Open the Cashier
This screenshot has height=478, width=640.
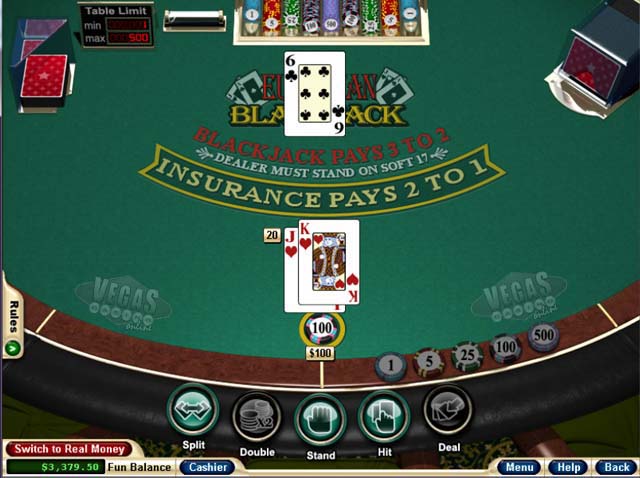208,467
